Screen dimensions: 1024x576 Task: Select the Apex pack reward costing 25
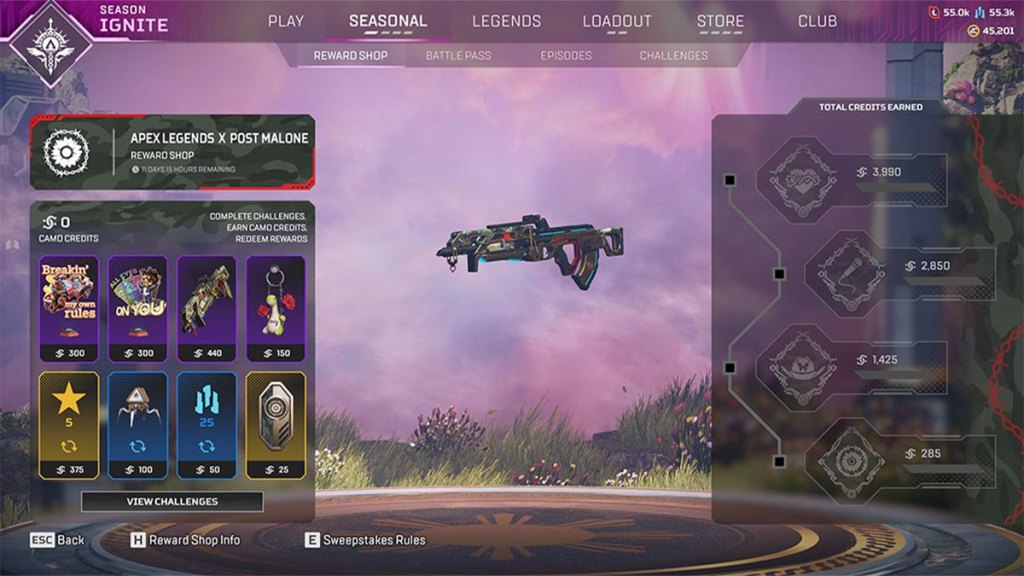(x=275, y=425)
